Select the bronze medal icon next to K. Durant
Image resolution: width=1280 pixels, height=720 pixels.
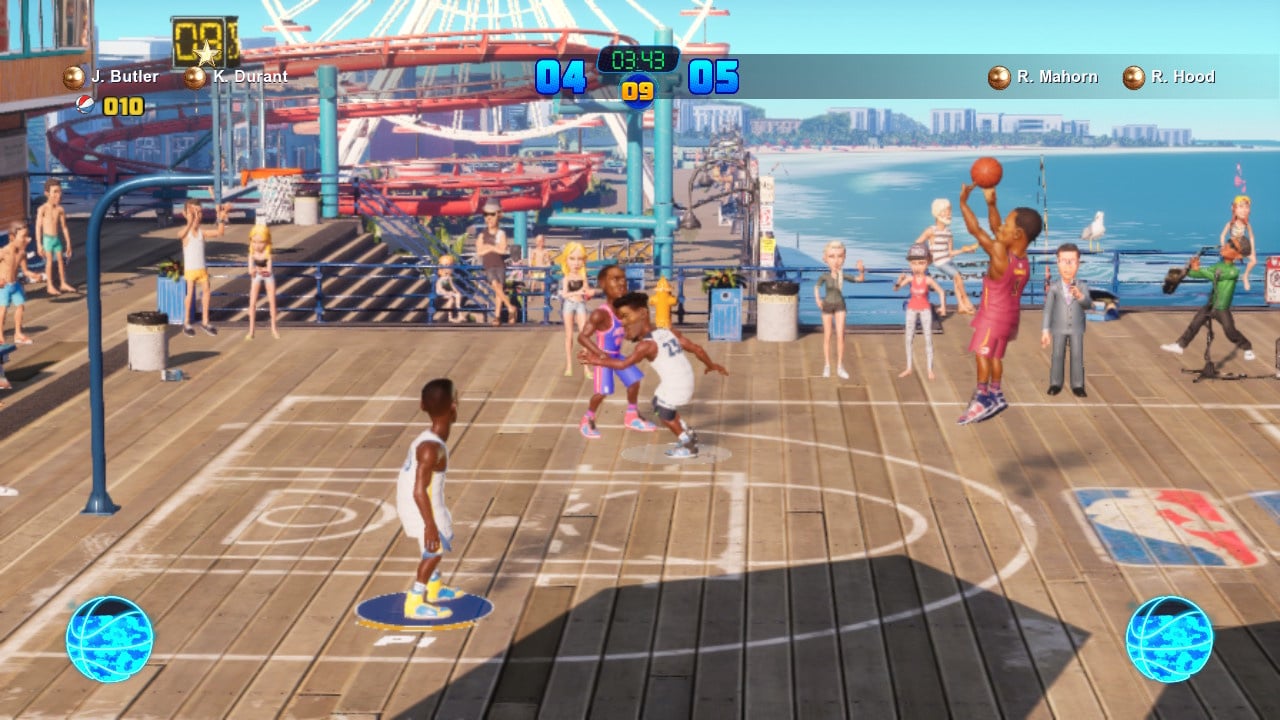pyautogui.click(x=196, y=75)
